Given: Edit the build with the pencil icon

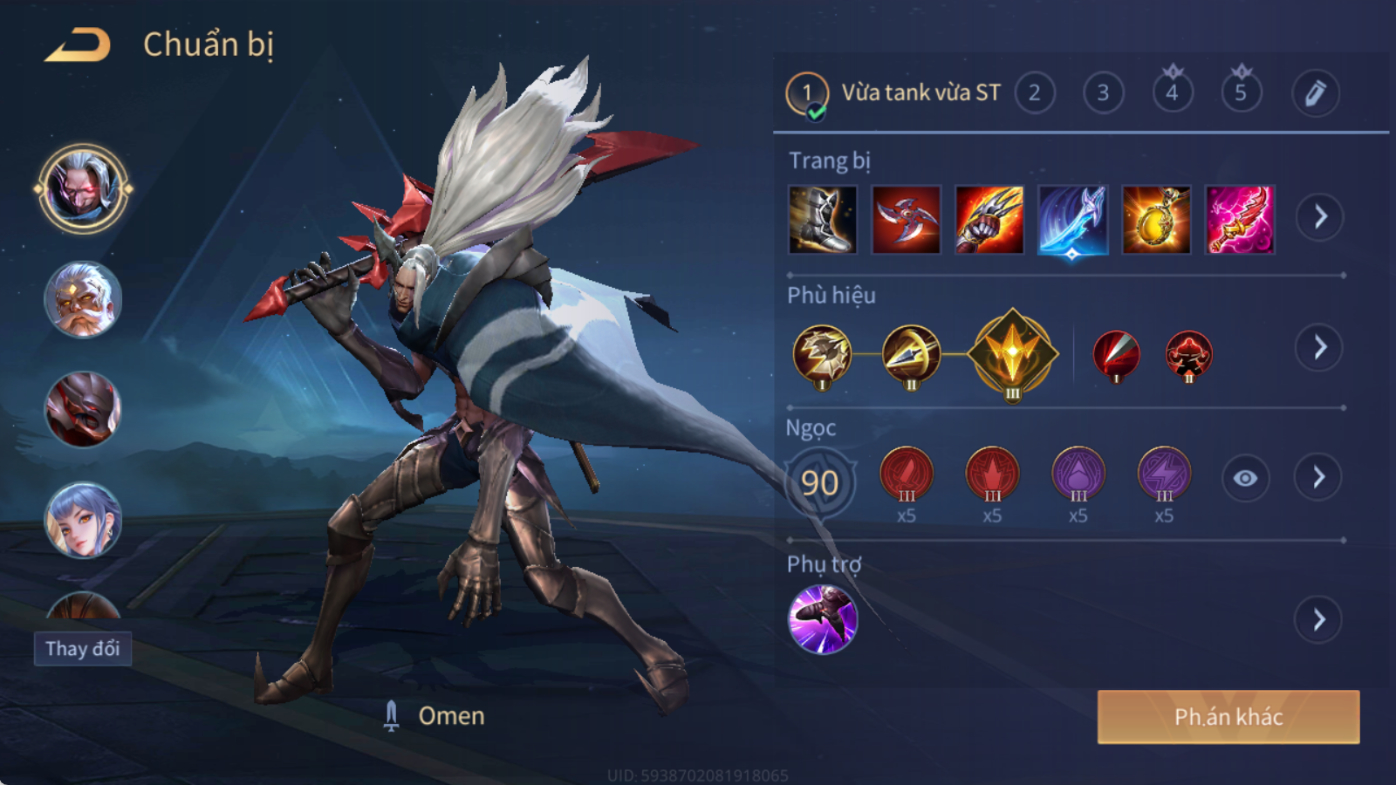Looking at the screenshot, I should click(x=1315, y=94).
